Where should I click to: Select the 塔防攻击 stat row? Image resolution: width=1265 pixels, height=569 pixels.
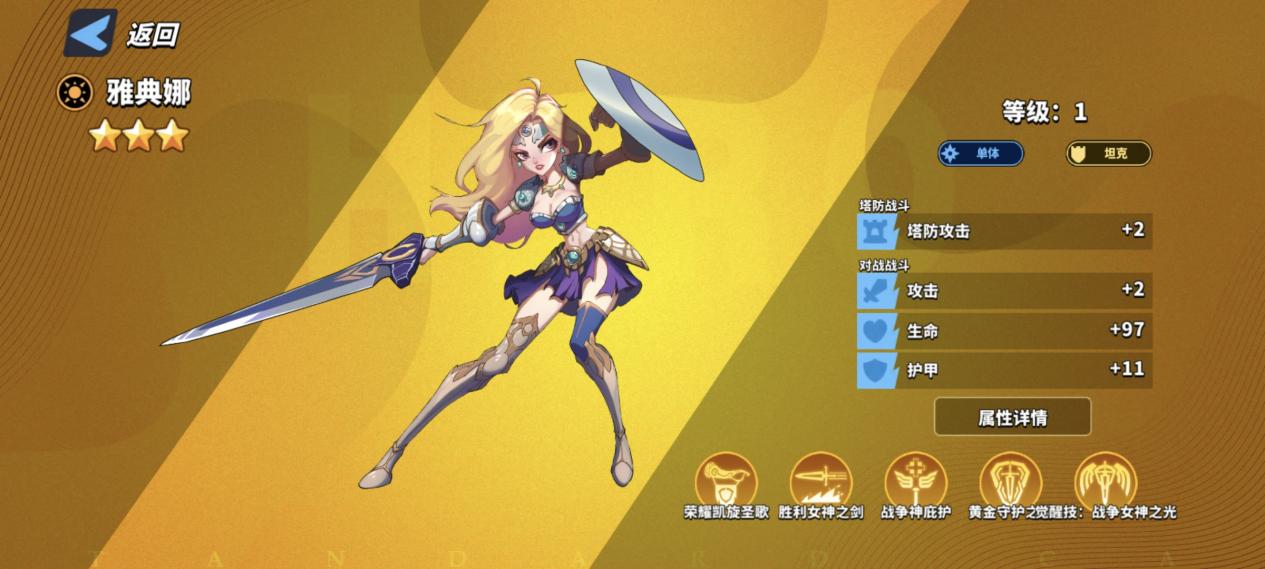pos(1004,231)
